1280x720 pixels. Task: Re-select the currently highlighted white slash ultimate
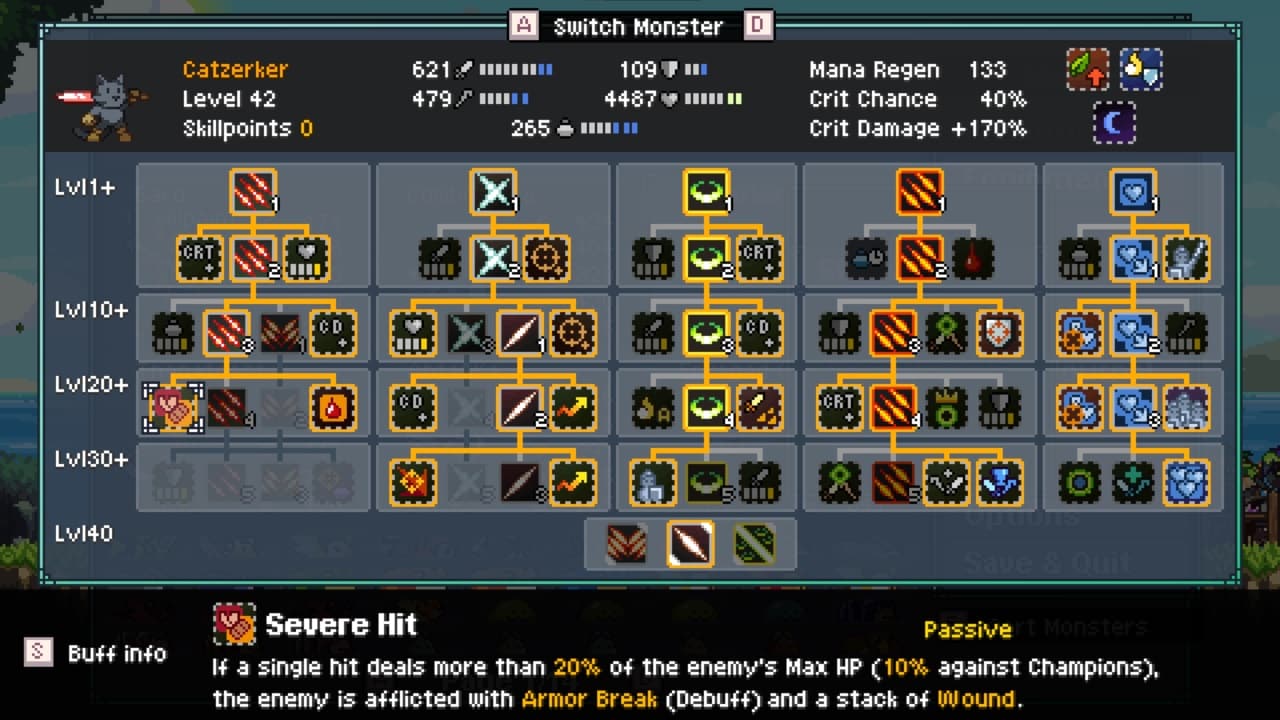(x=691, y=545)
